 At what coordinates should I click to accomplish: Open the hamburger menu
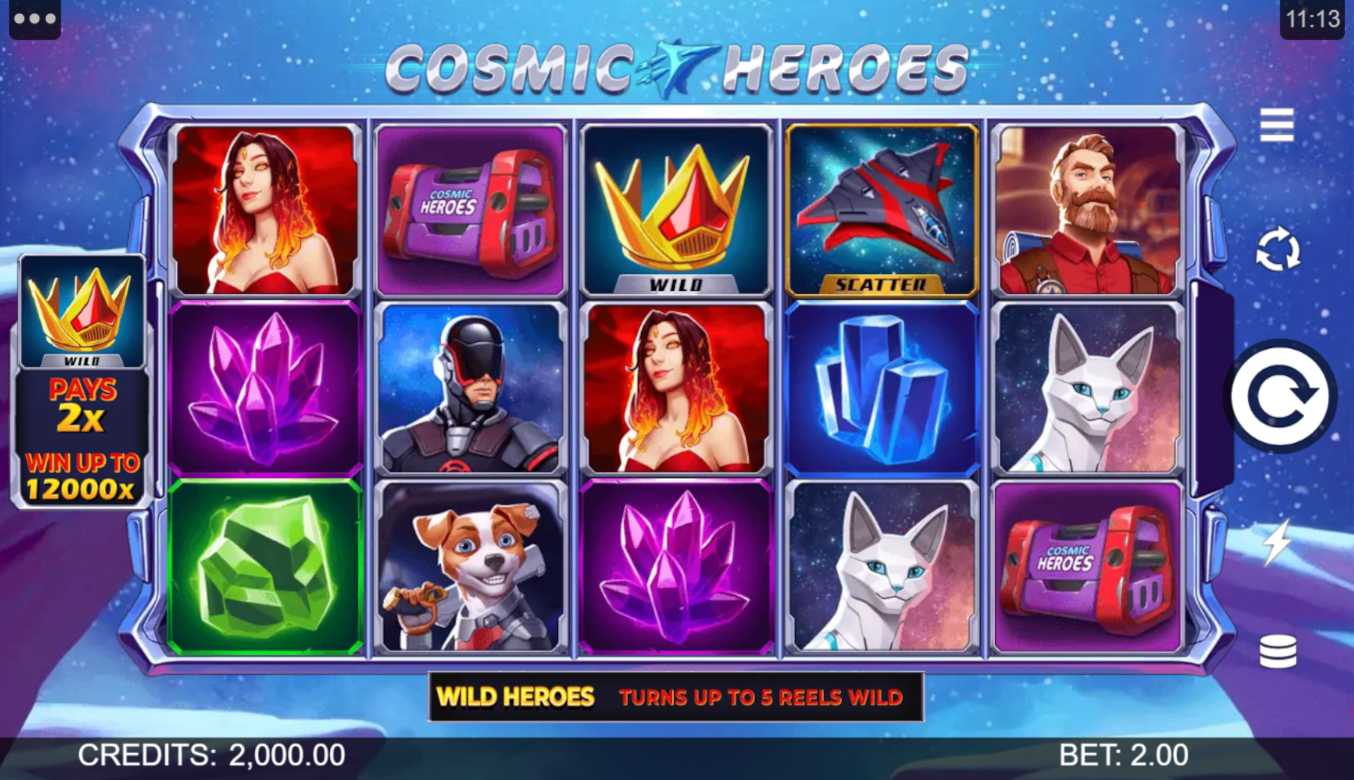[x=1277, y=125]
